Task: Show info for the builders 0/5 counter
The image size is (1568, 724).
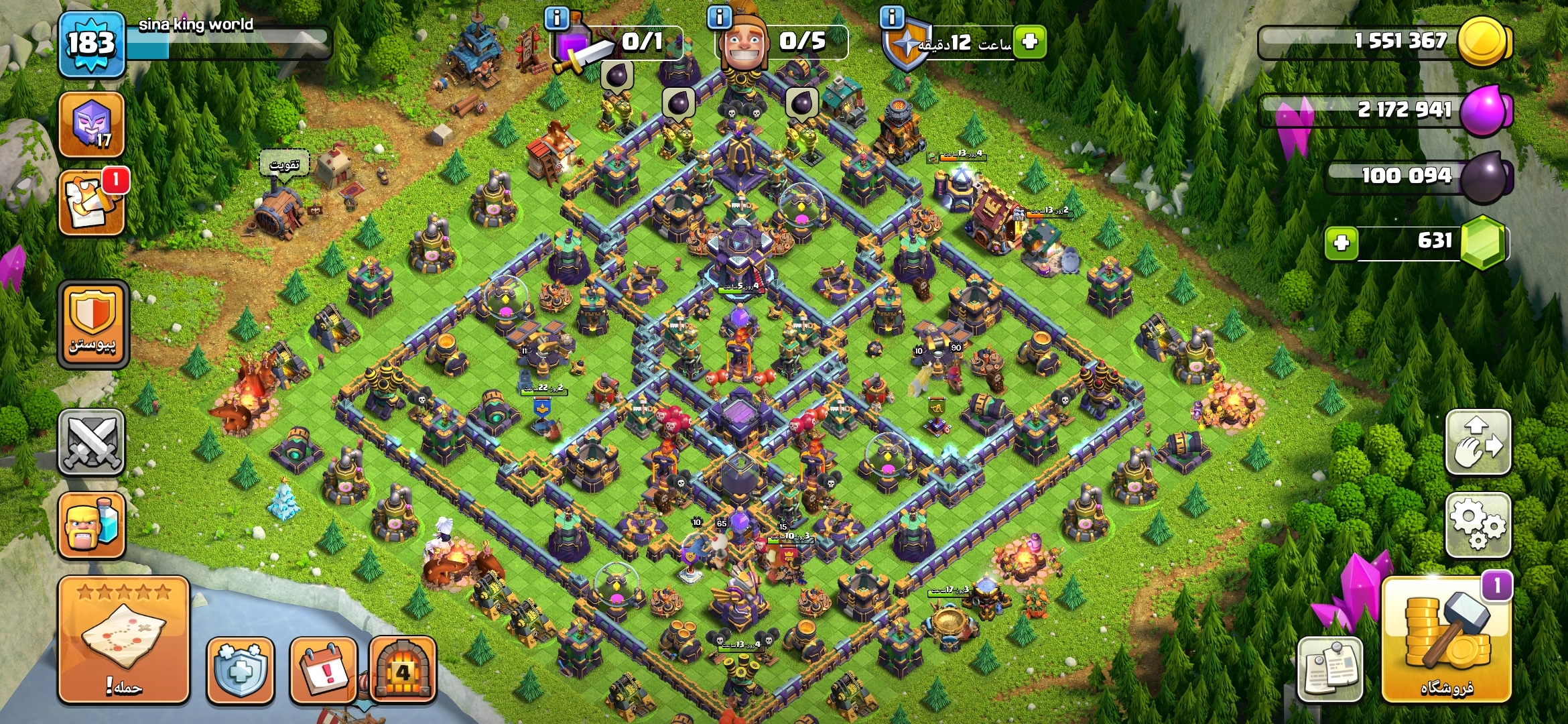Action: [x=719, y=17]
